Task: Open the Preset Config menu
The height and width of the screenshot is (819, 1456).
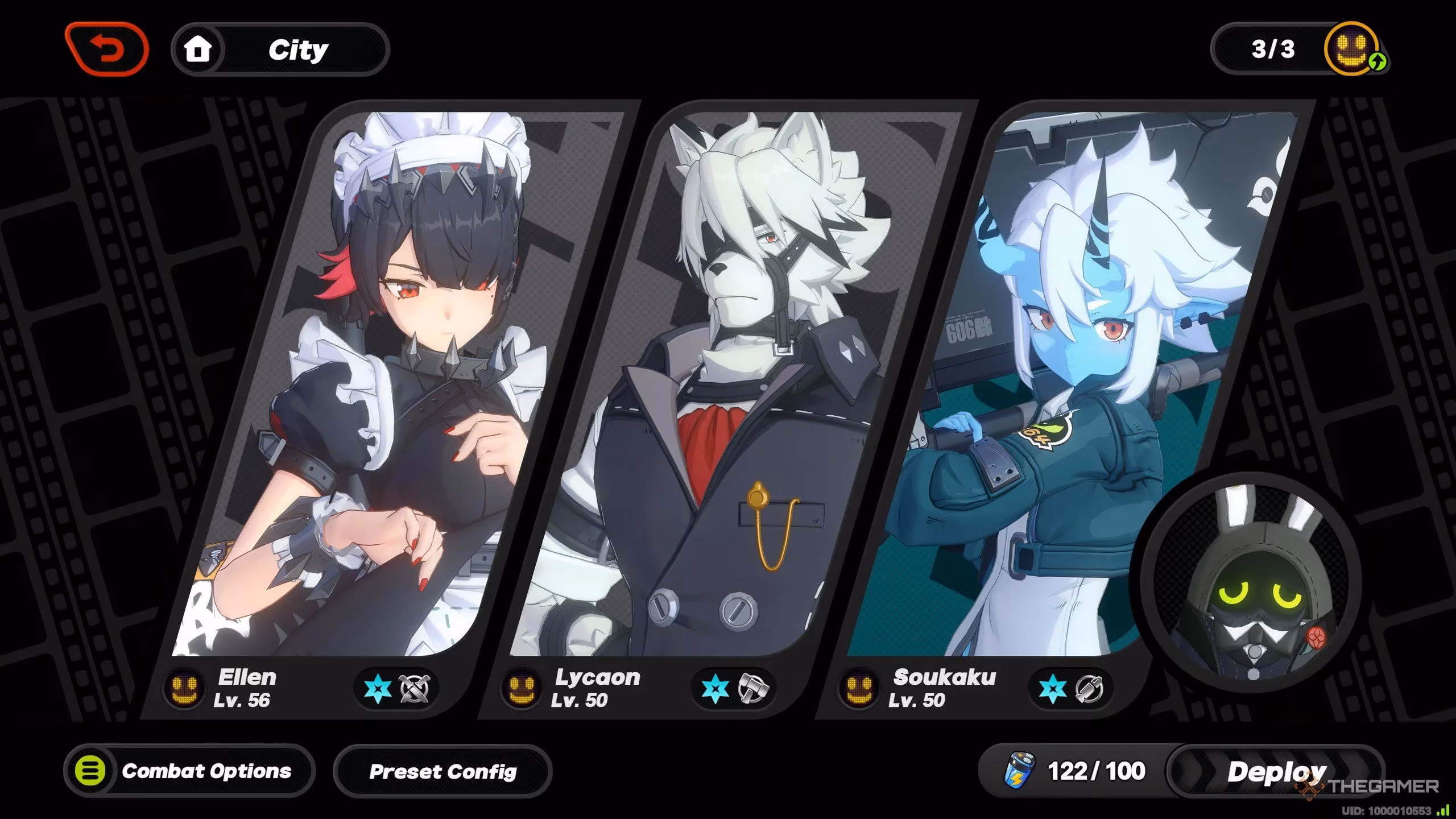Action: pos(442,771)
